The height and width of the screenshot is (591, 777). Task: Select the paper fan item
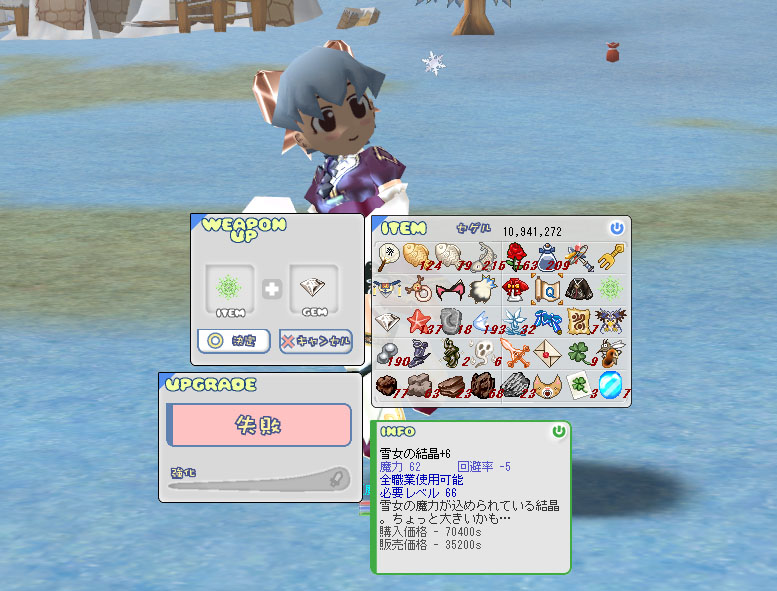tap(387, 257)
